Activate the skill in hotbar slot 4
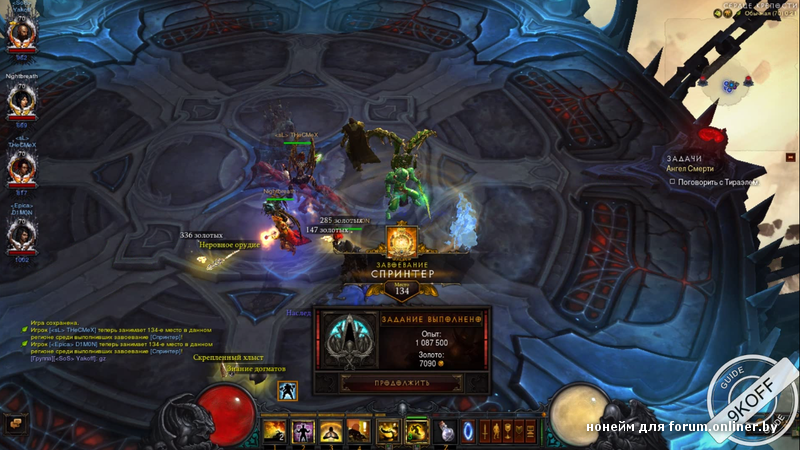Image resolution: width=800 pixels, height=450 pixels. pyautogui.click(x=357, y=431)
